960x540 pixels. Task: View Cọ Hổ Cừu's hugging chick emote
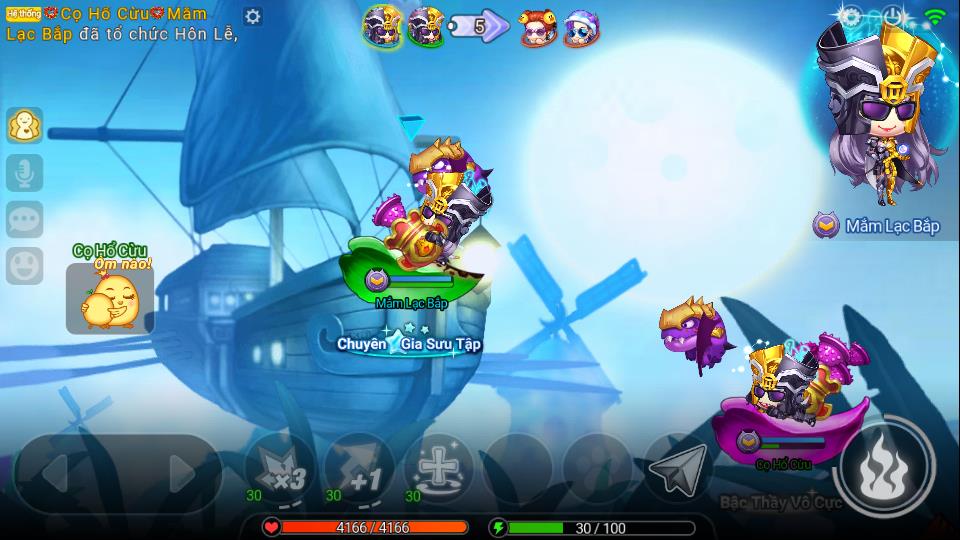110,298
